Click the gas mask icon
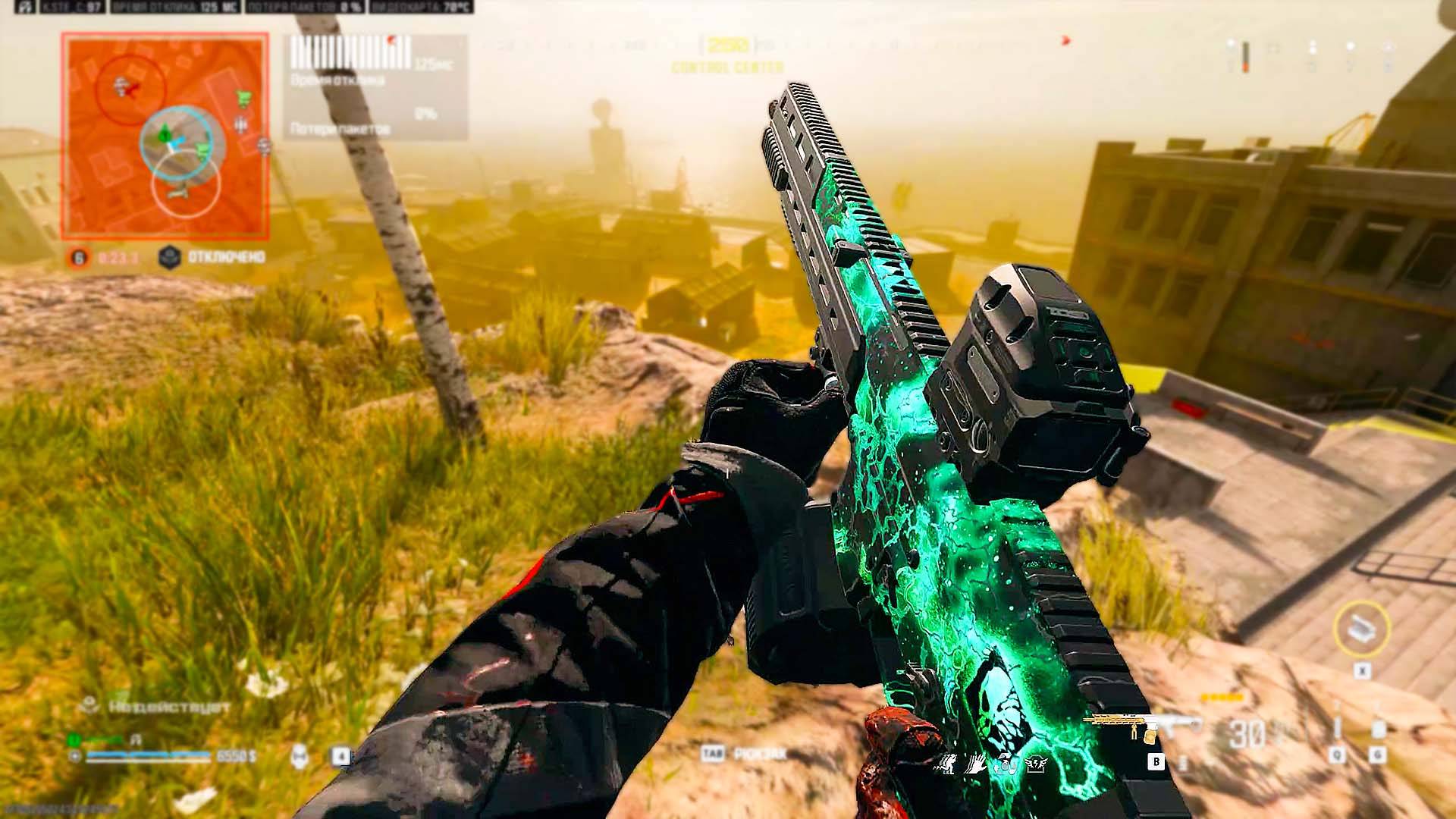The image size is (1456, 819). click(300, 755)
